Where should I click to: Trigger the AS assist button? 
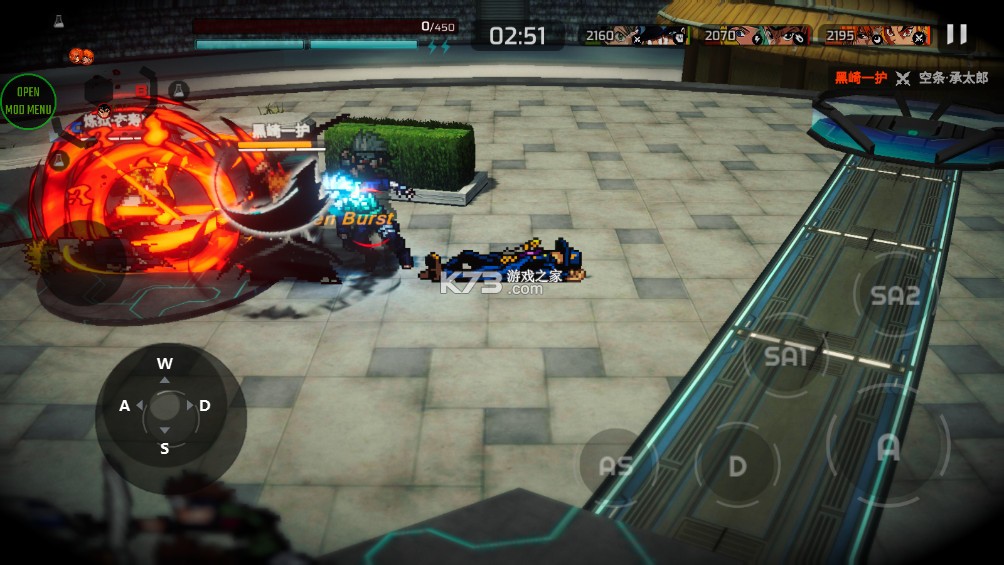pyautogui.click(x=615, y=466)
